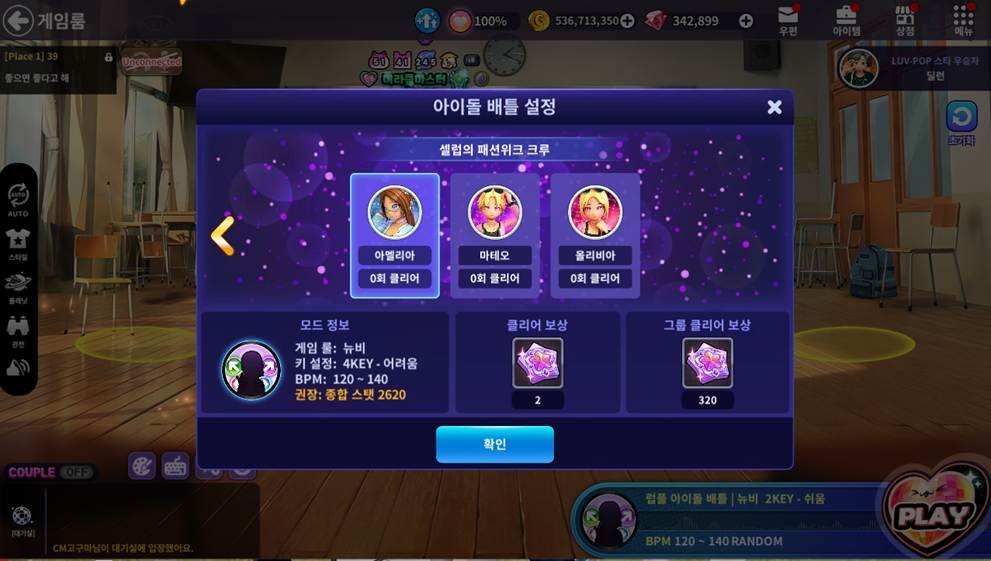Image resolution: width=991 pixels, height=561 pixels.
Task: Choose the 마테오 idol card
Action: click(x=494, y=236)
